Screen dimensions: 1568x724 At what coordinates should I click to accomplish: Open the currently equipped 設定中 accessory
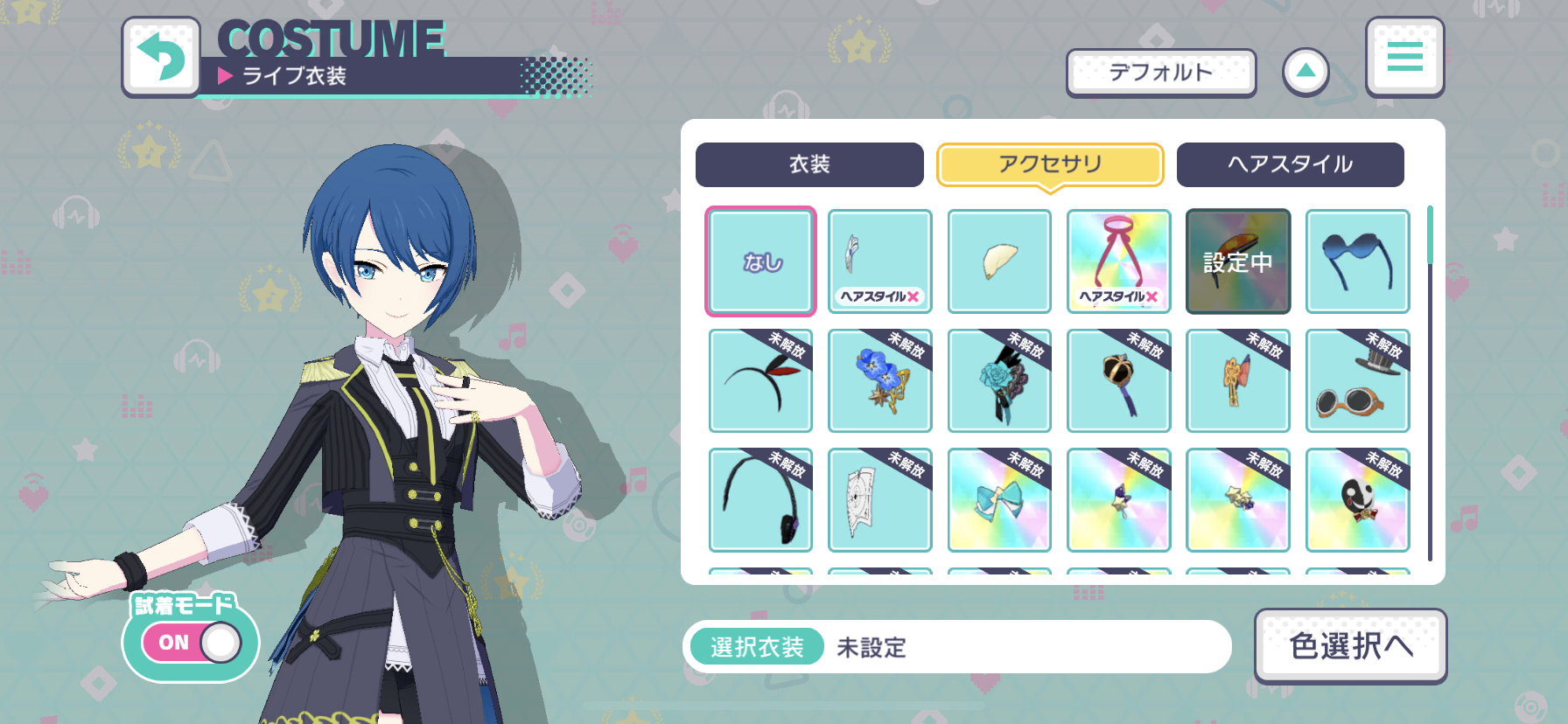(x=1237, y=261)
